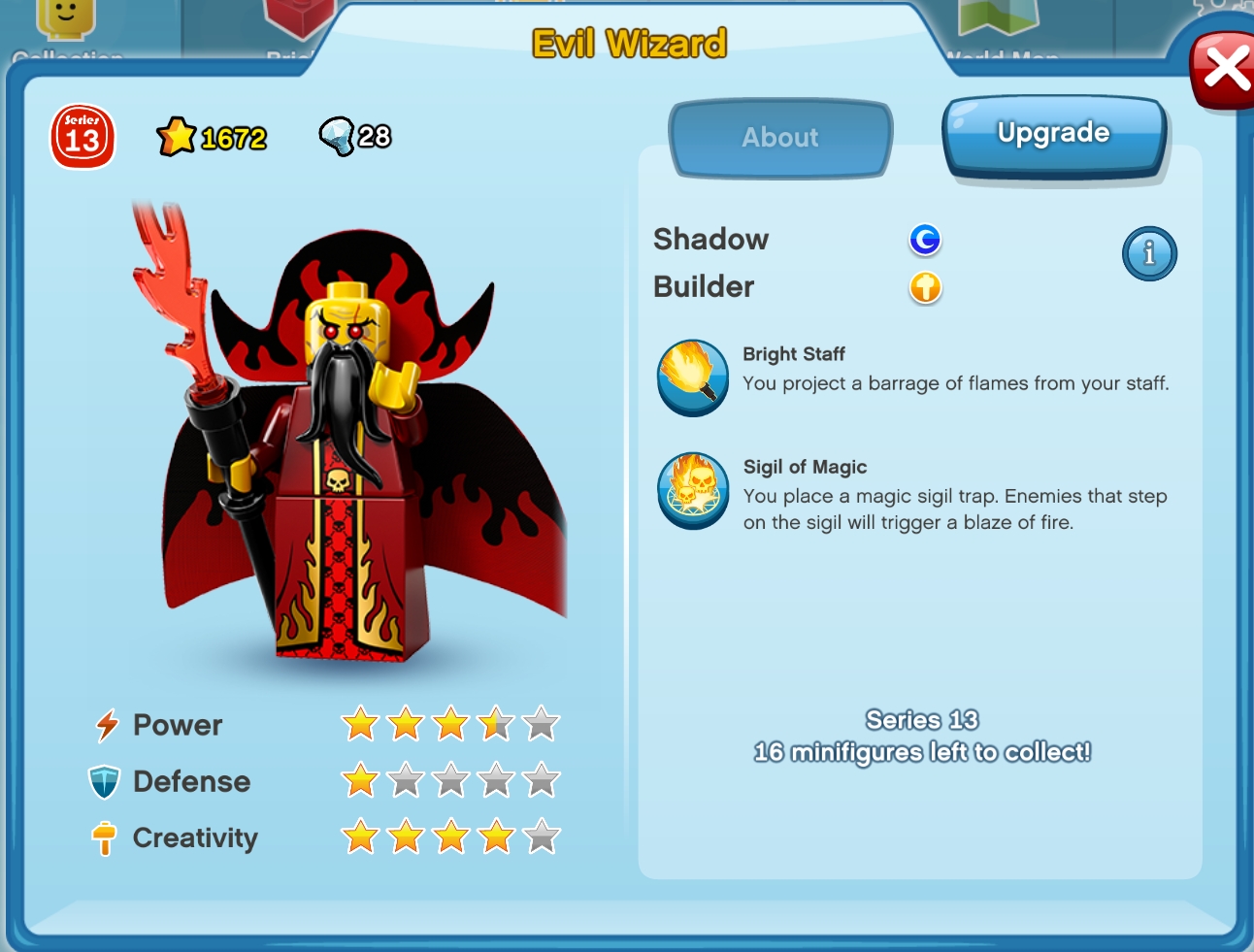The width and height of the screenshot is (1254, 952).
Task: Click the fourth Power rating star
Action: pyautogui.click(x=497, y=722)
